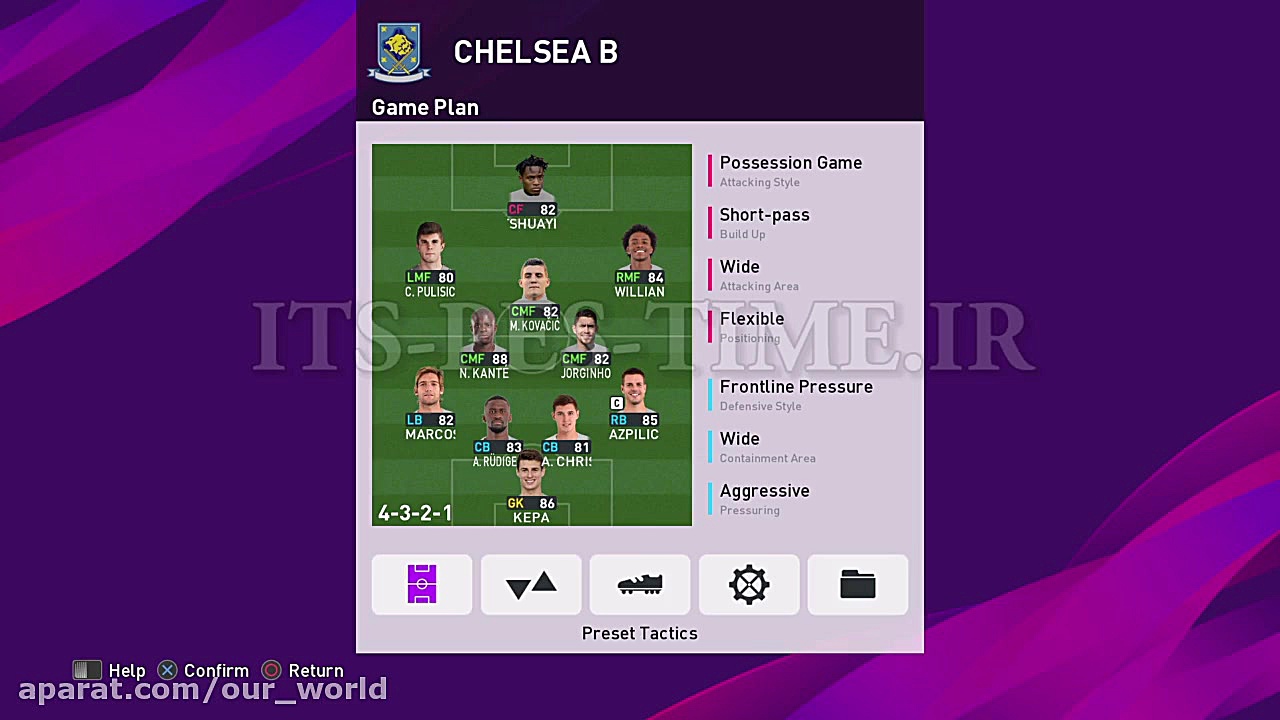Switch Short-pass build up option
Screen dimensions: 1280x720
click(765, 223)
